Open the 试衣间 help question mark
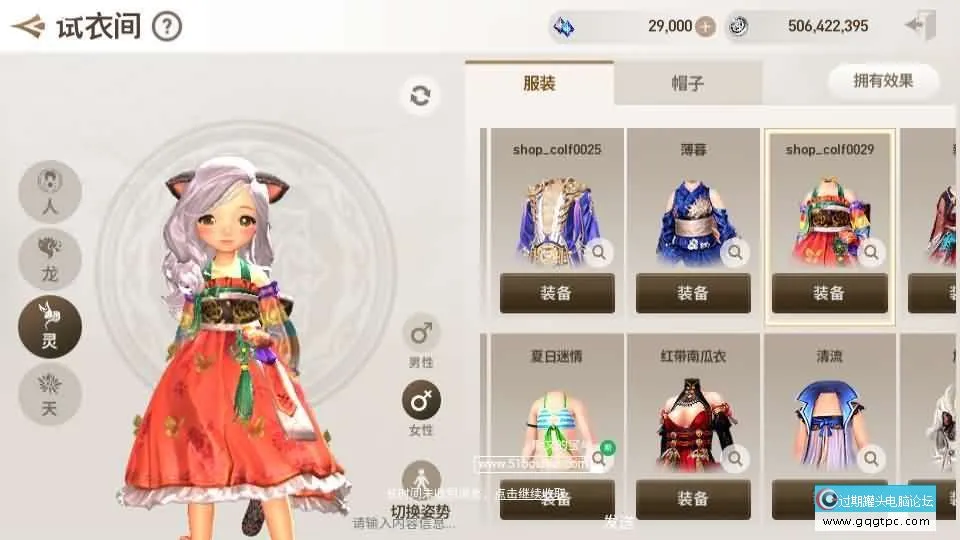 [x=167, y=26]
